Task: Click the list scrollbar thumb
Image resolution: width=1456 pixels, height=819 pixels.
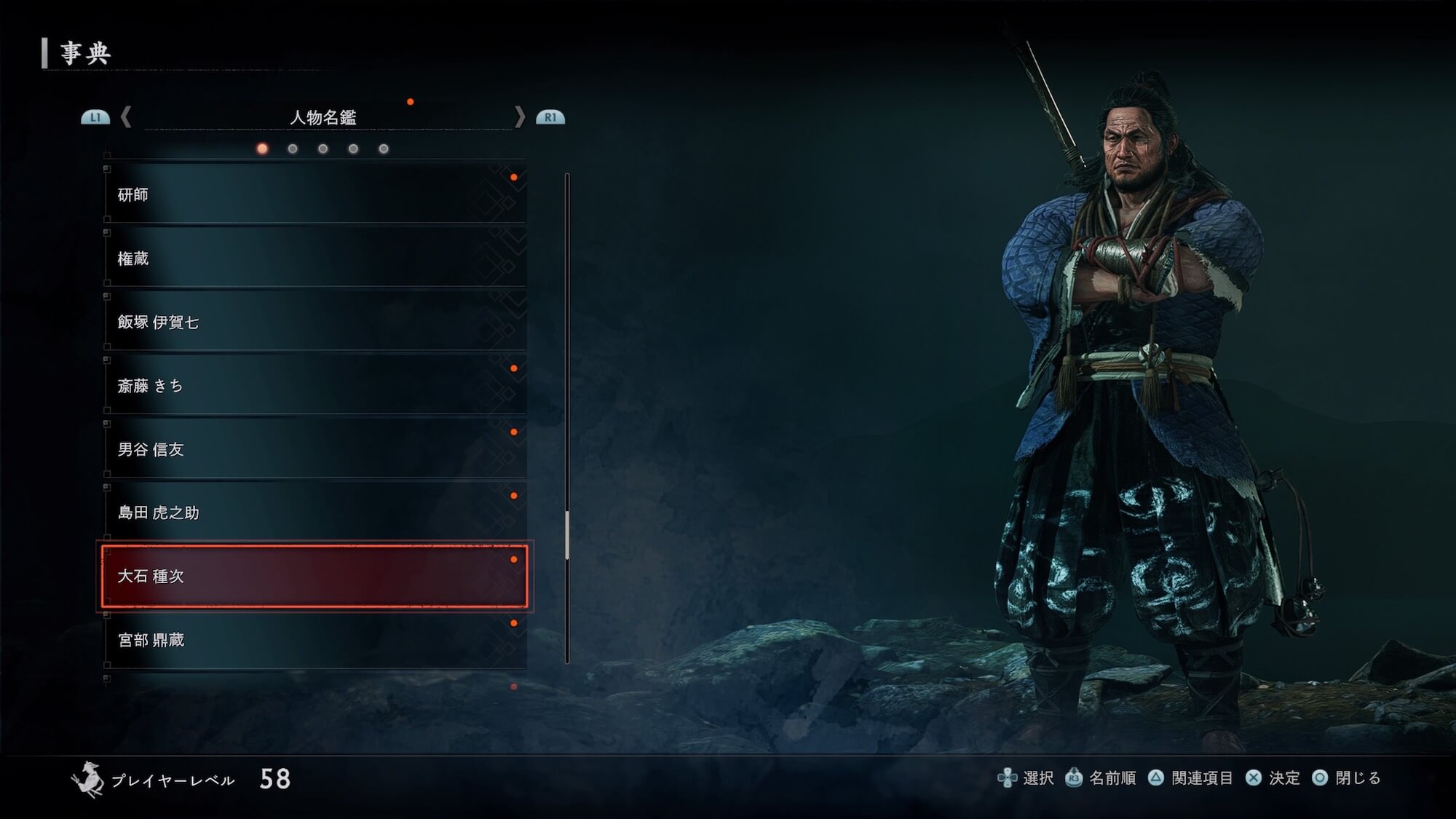Action: [x=567, y=536]
